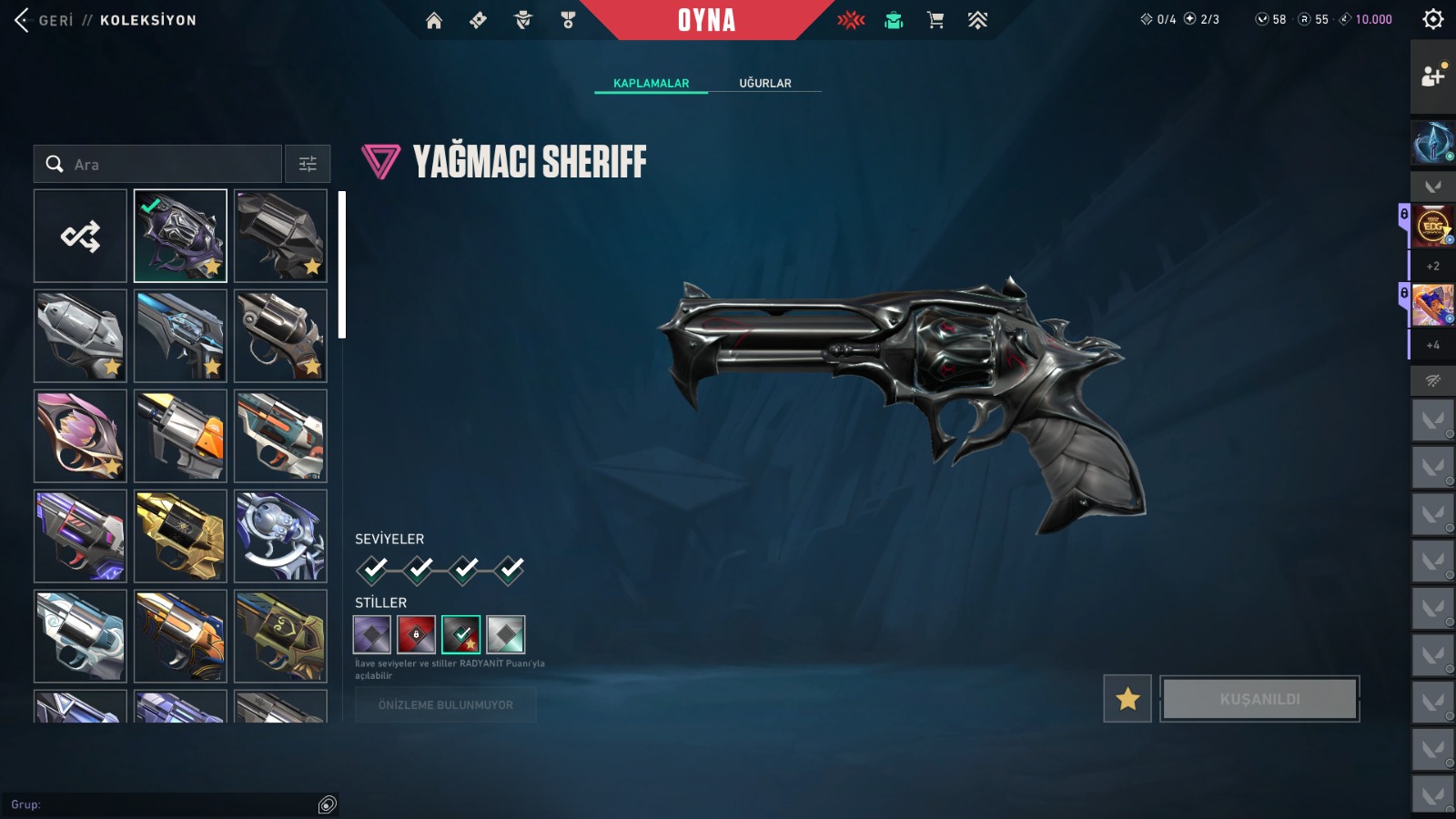This screenshot has width=1456, height=819.
Task: Open the home screen icon
Action: 434,20
